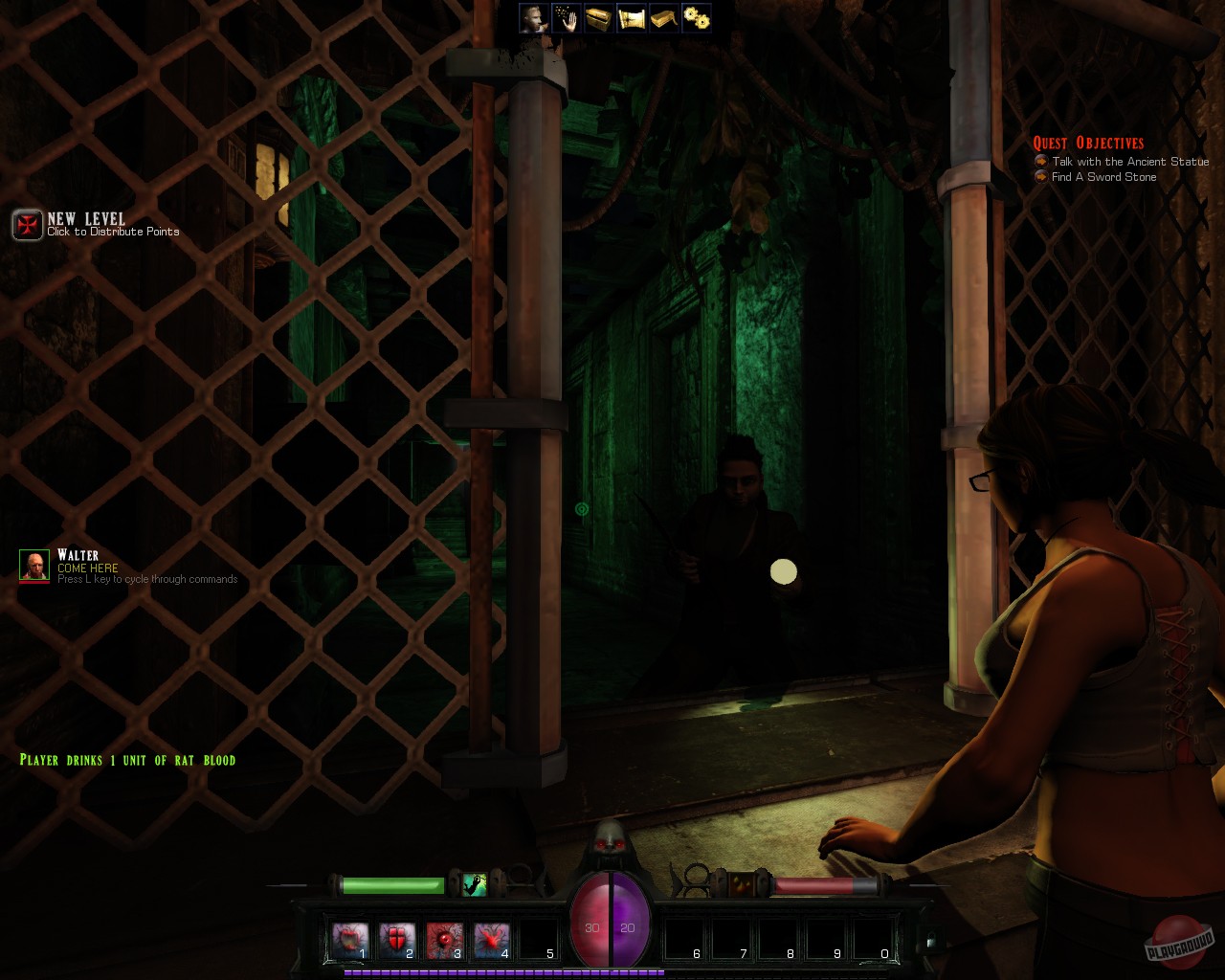Screen dimensions: 1225x980
Task: Activate the heart ability in slot 1
Action: click(x=350, y=938)
